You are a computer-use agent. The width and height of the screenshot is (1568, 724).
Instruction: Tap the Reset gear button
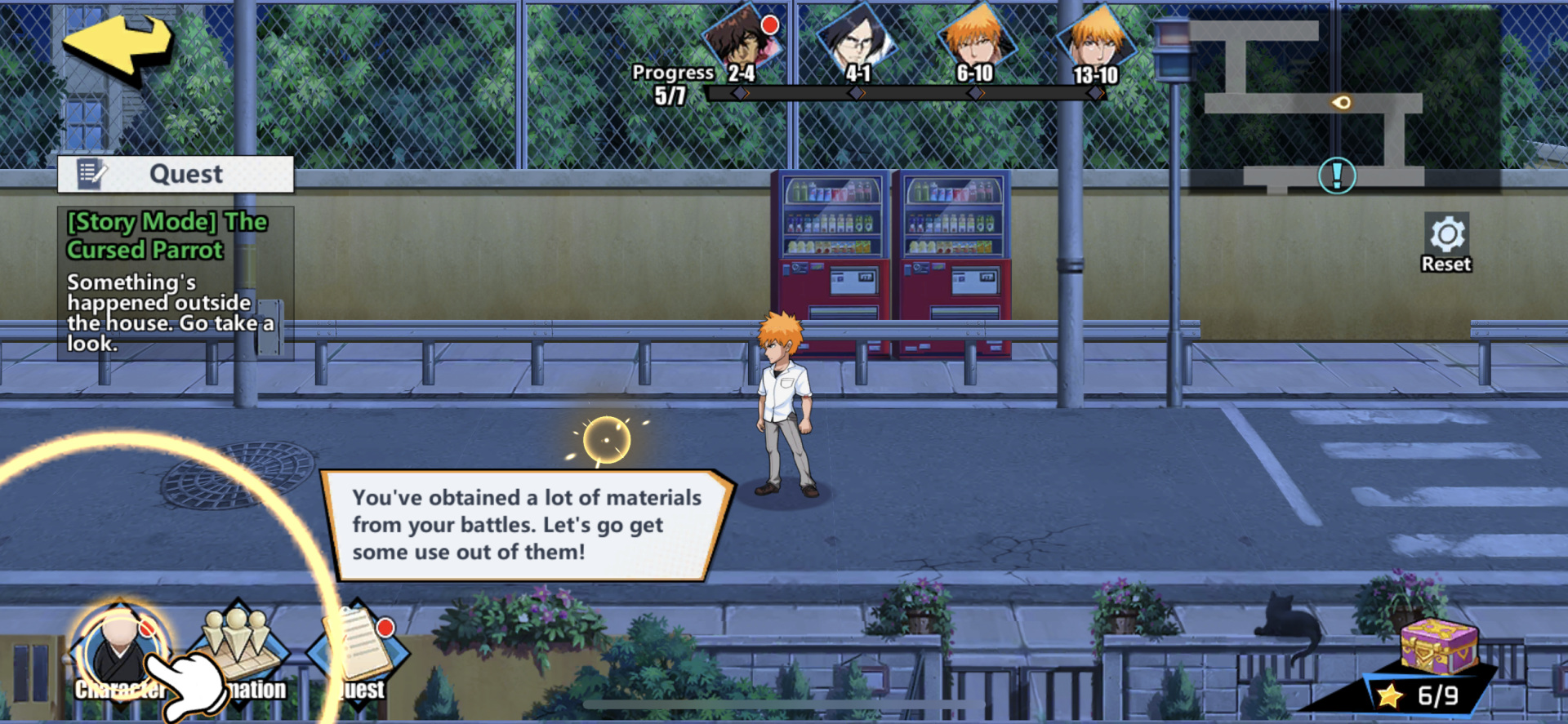click(x=1446, y=242)
